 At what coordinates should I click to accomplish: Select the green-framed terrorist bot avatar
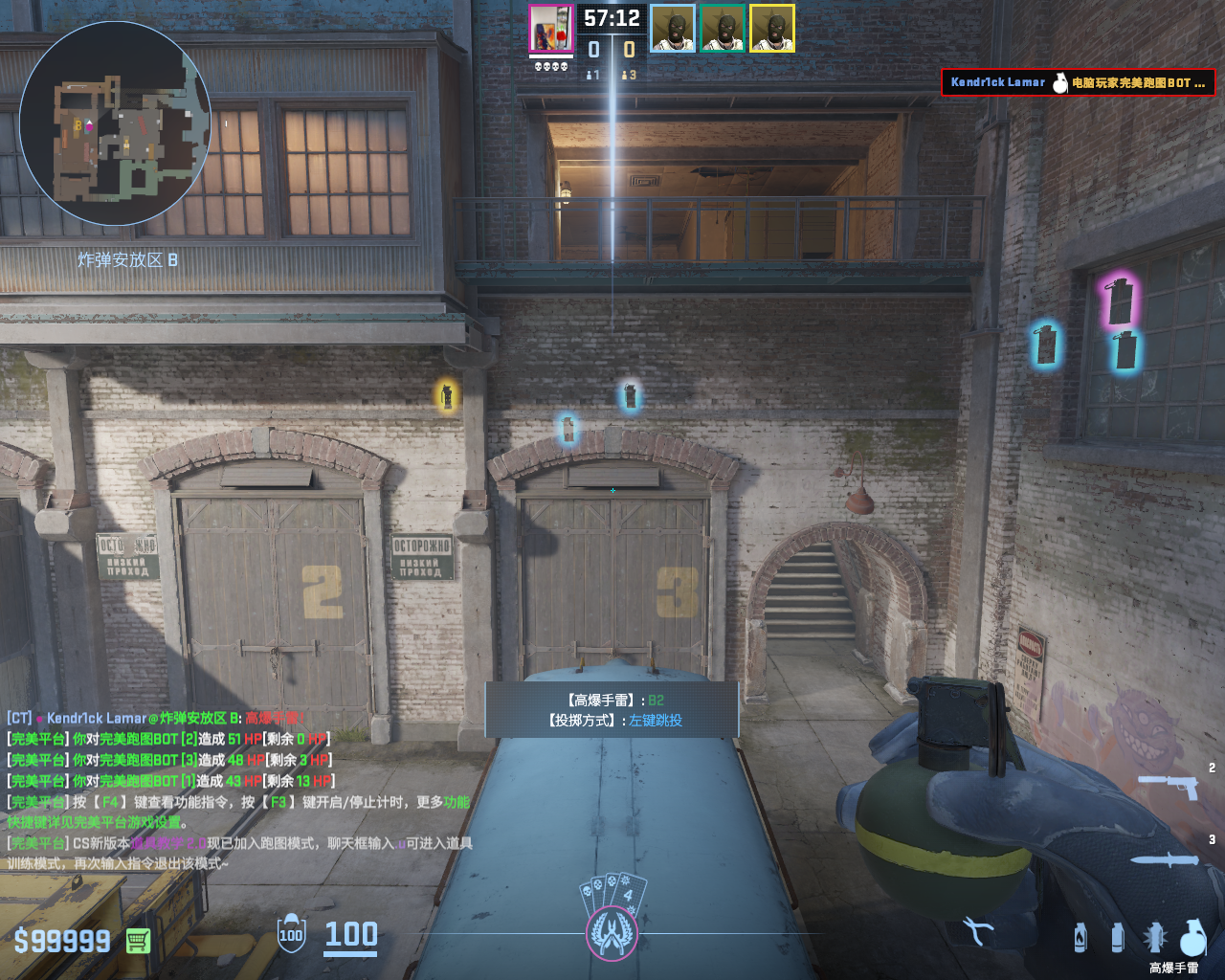(x=723, y=29)
